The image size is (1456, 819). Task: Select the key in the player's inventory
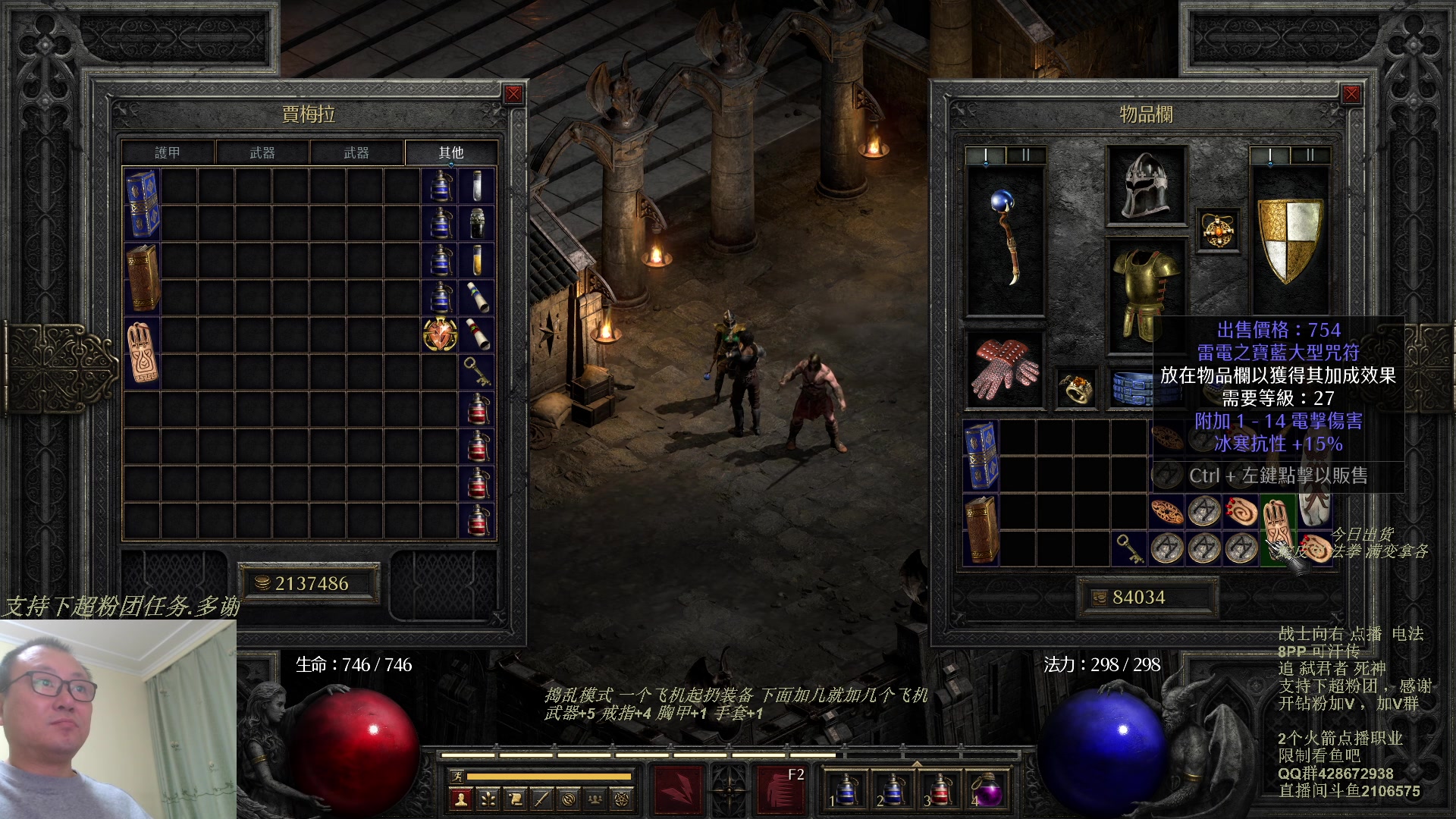pyautogui.click(x=1129, y=548)
